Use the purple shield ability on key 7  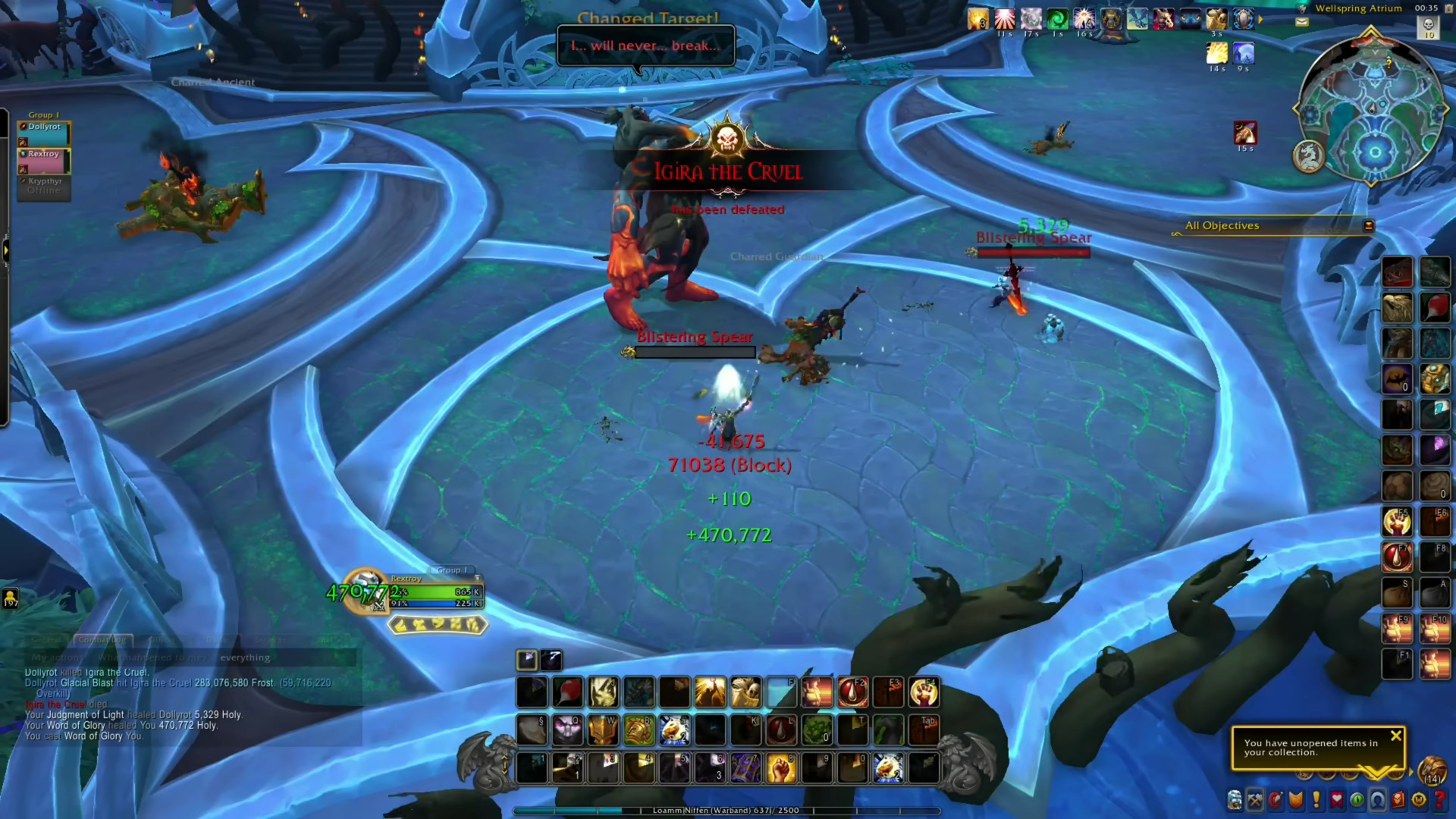(x=745, y=768)
